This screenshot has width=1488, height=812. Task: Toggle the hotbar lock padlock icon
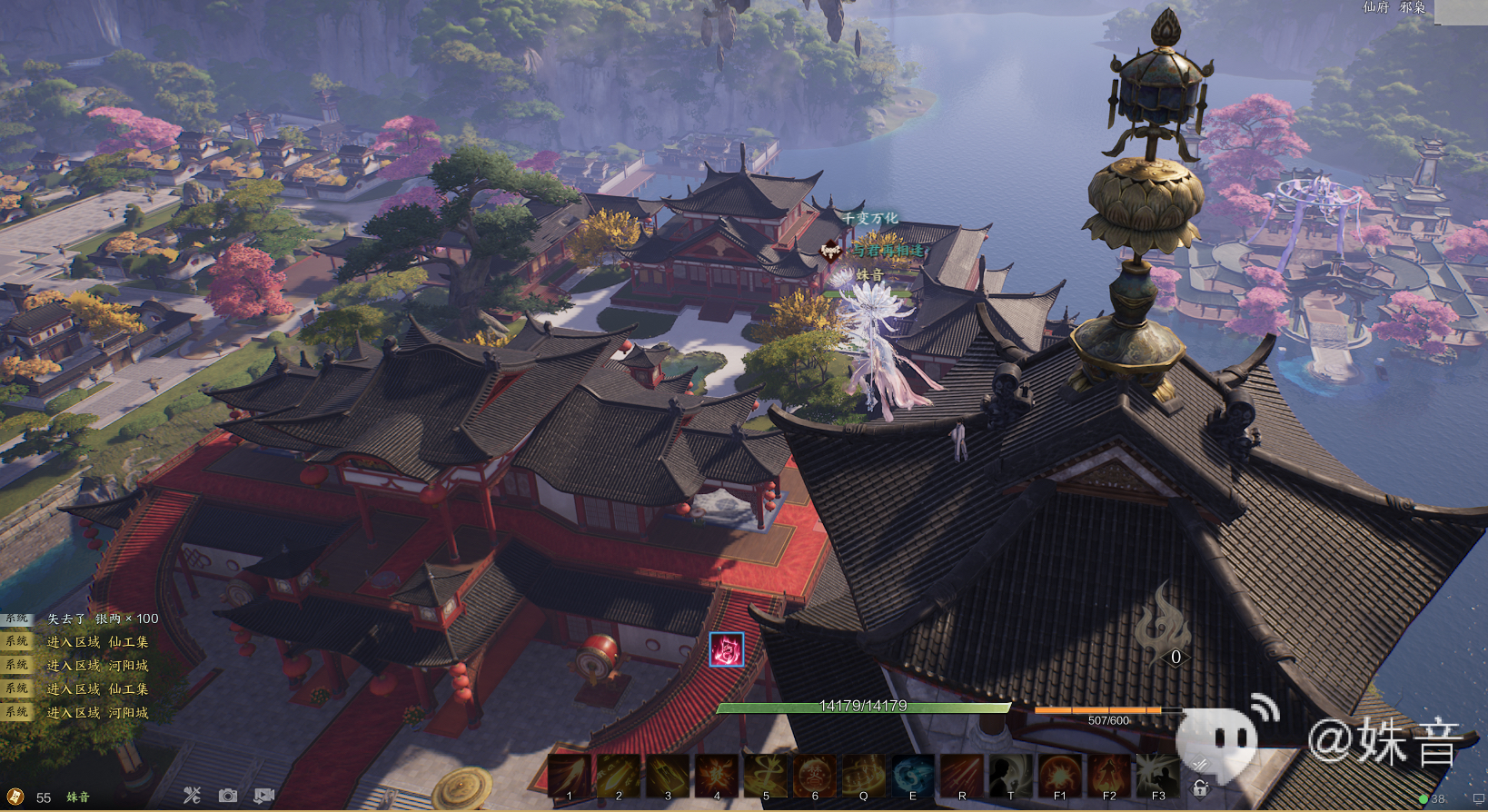(1200, 788)
